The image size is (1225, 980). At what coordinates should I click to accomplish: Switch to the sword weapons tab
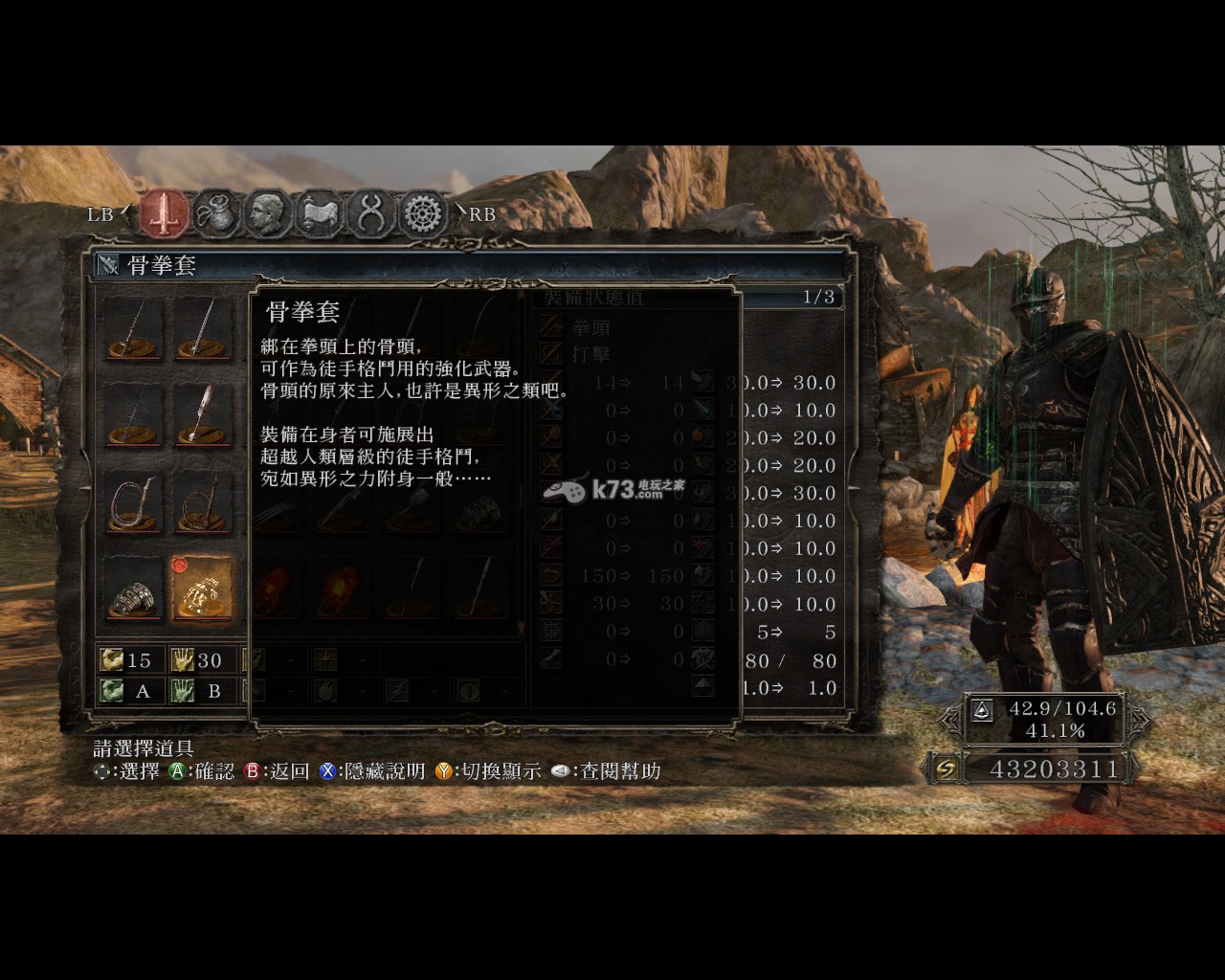click(164, 213)
